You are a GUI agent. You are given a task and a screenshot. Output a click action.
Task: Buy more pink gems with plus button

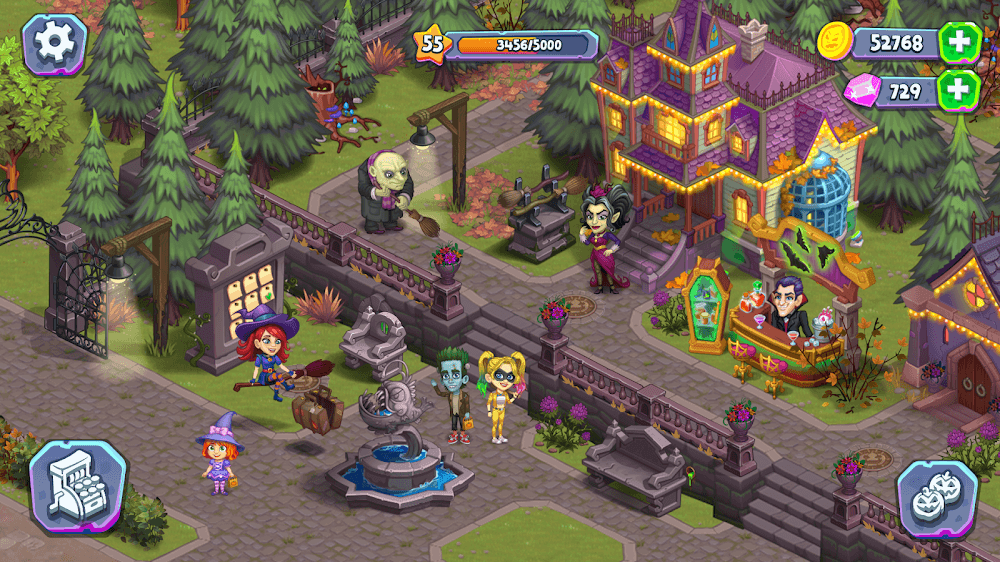coord(959,90)
